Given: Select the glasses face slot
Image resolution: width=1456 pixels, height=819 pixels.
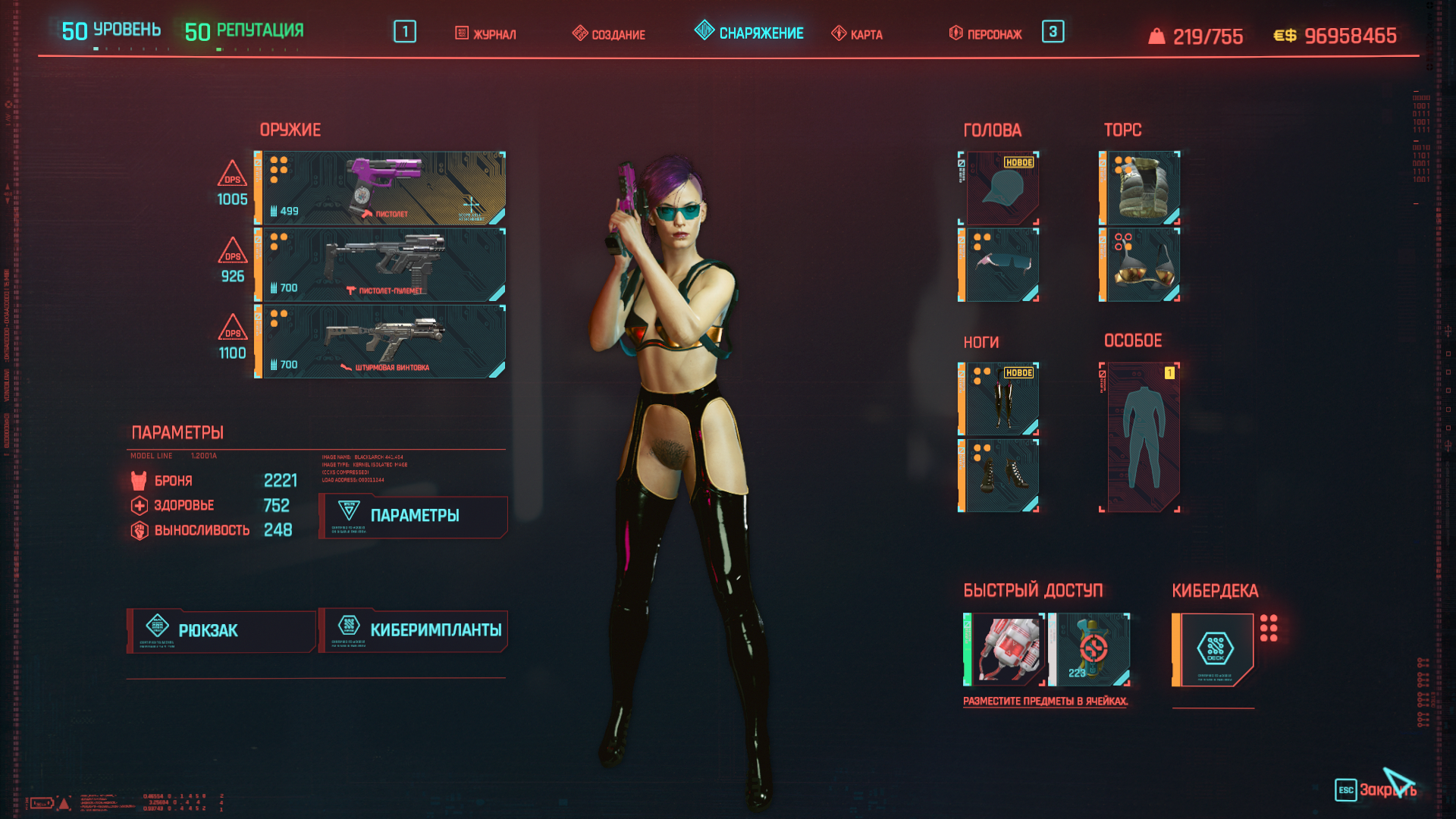Looking at the screenshot, I should pos(1001,265).
